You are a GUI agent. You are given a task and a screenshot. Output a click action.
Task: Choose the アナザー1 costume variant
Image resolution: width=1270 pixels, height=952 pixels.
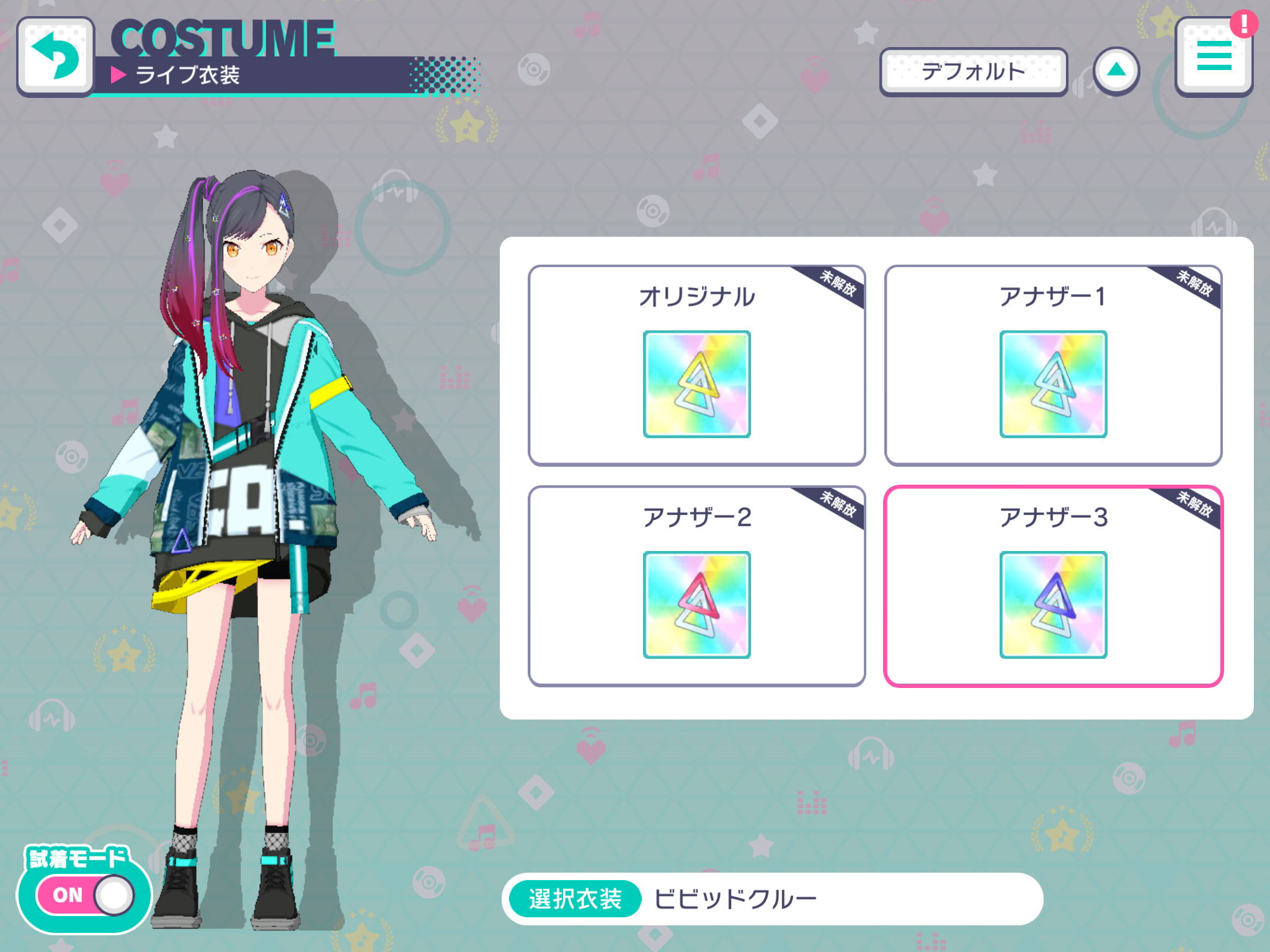[1053, 366]
